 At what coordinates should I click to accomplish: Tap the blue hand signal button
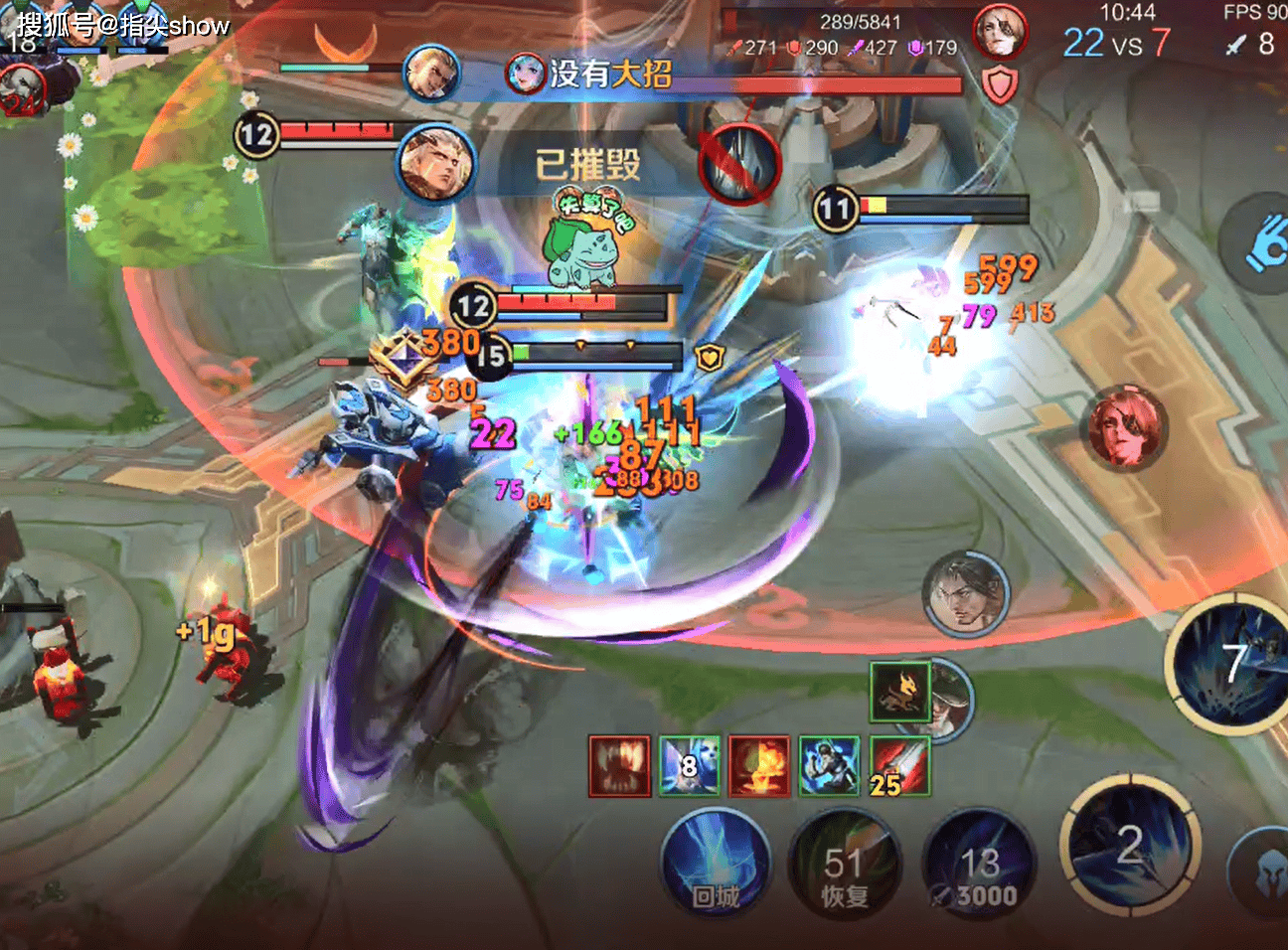pyautogui.click(x=1264, y=241)
